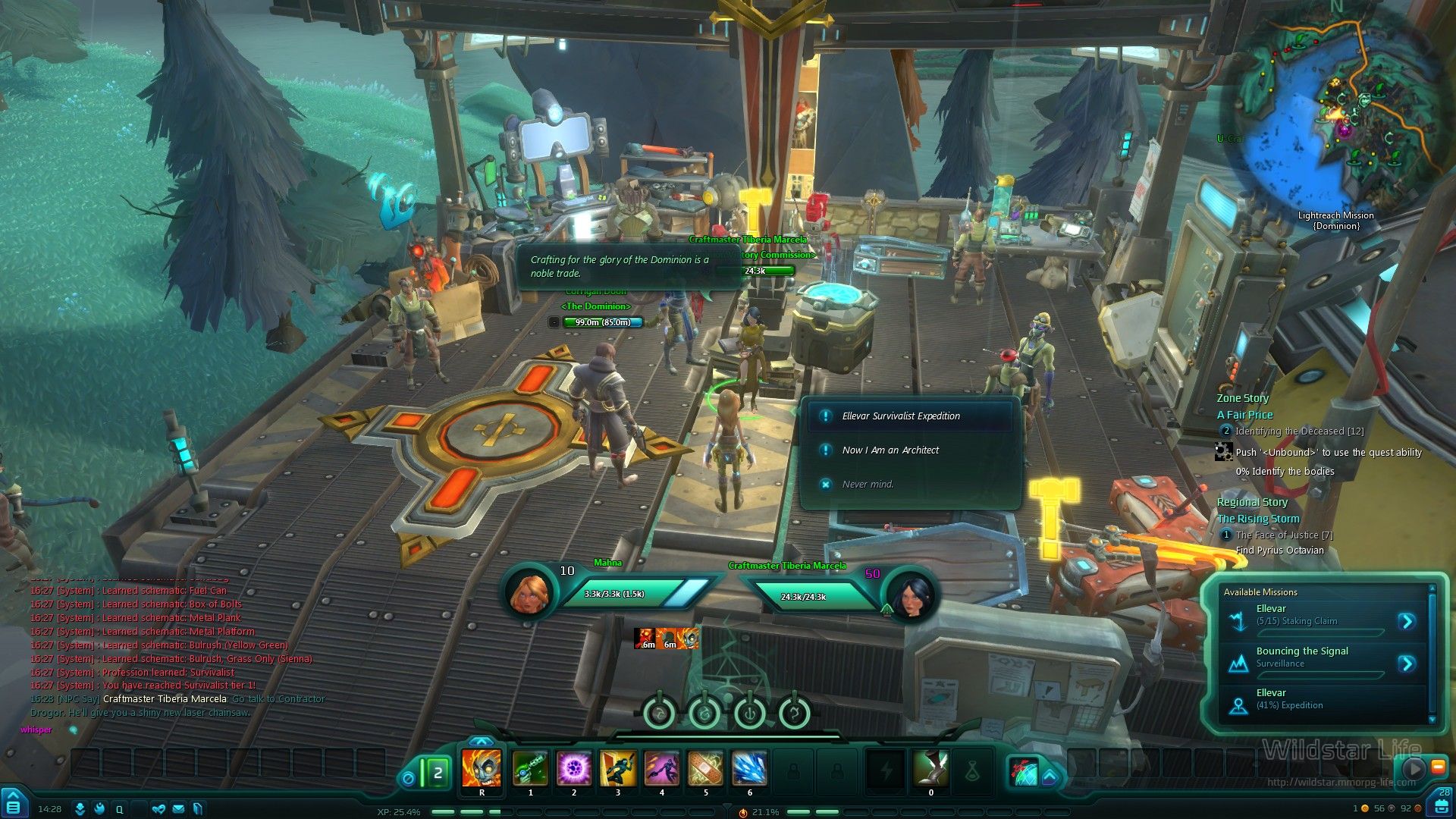Viewport: 1456px width, 819px height.
Task: Open the mail envelope icon
Action: tap(178, 809)
